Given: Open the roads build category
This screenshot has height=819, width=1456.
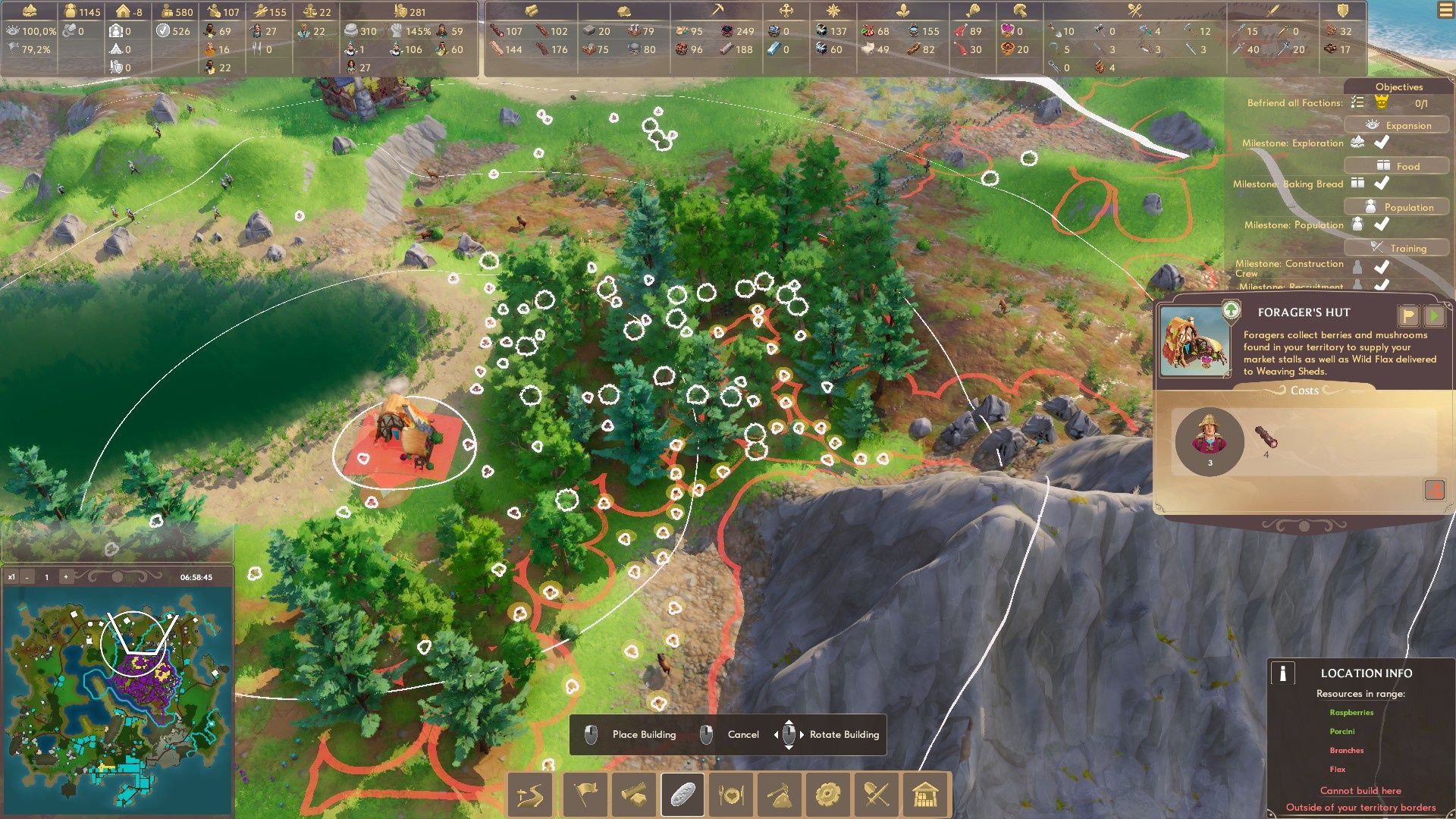Looking at the screenshot, I should 532,795.
